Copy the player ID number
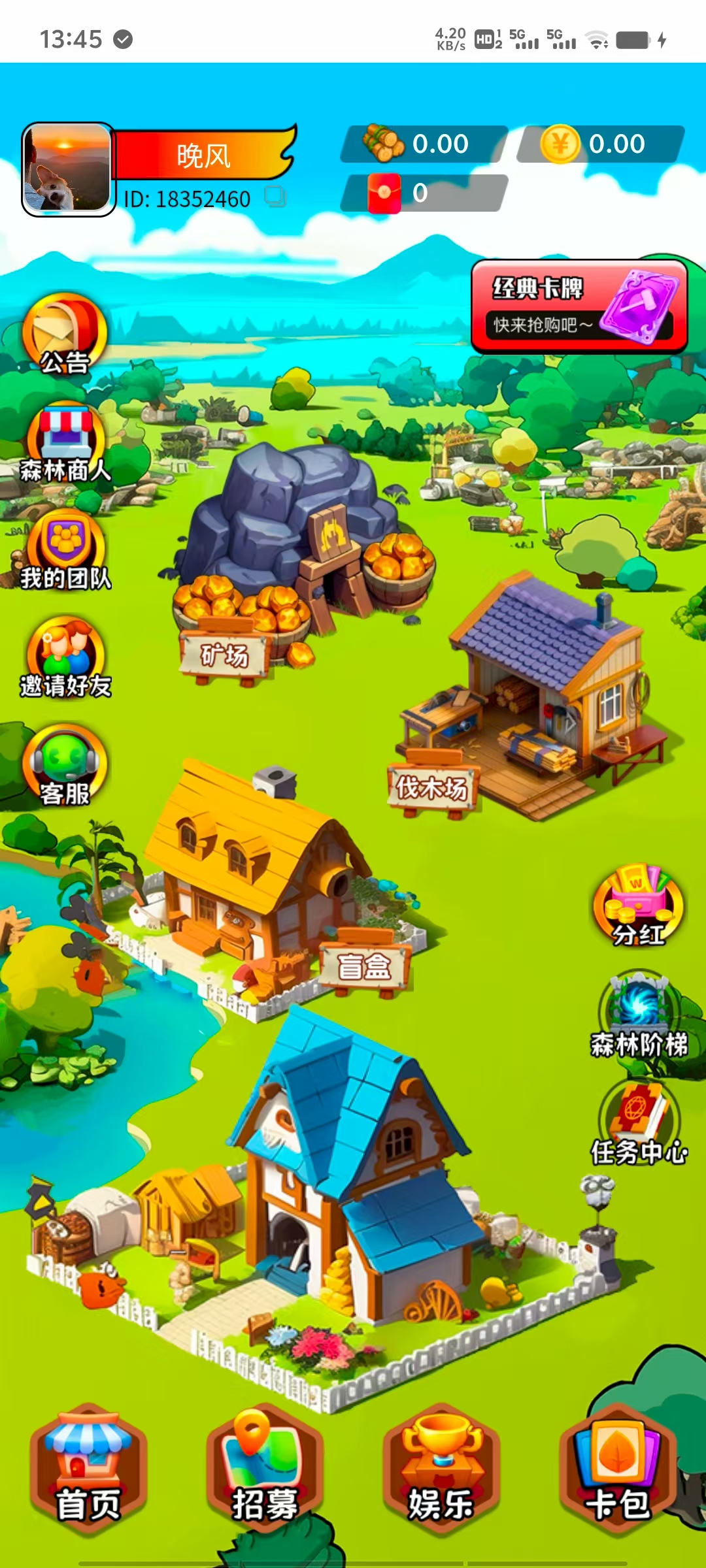 pos(275,197)
